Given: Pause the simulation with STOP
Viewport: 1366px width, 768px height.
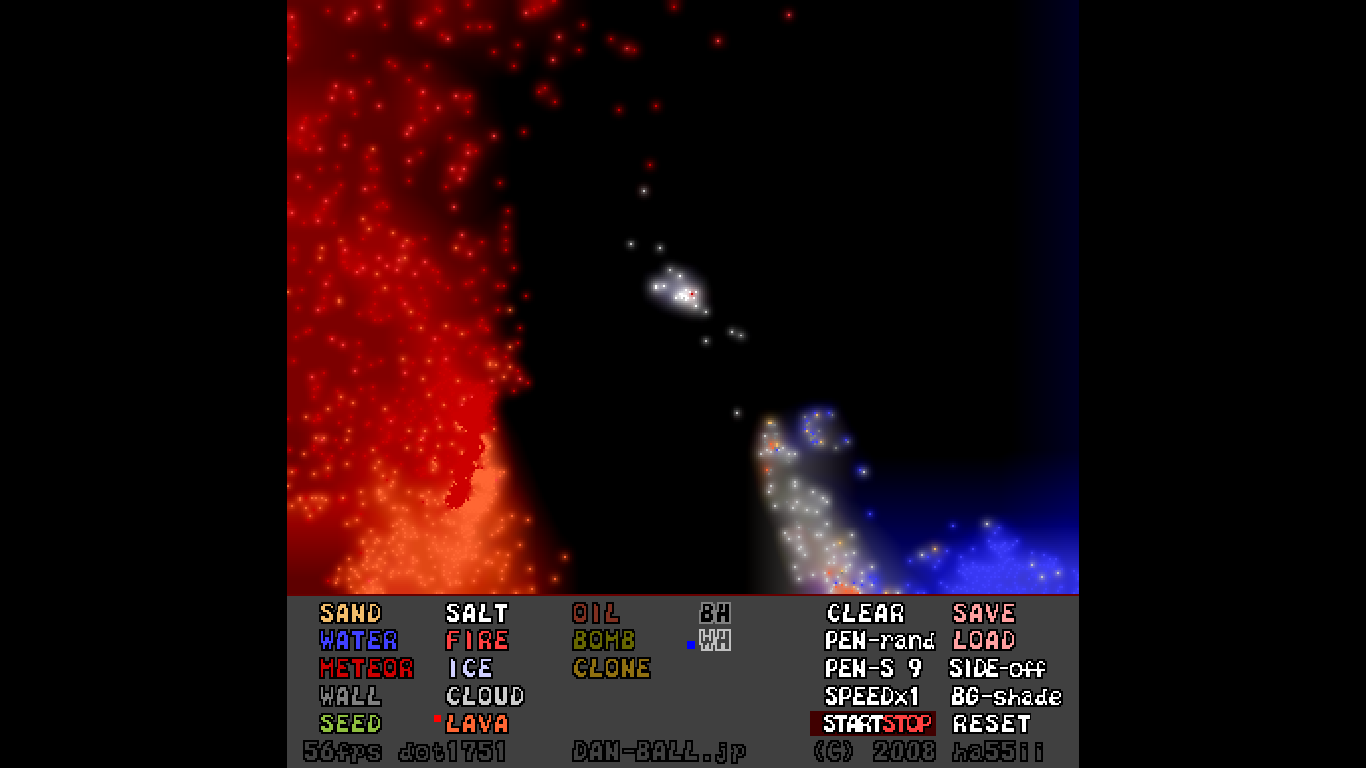Looking at the screenshot, I should tap(908, 724).
